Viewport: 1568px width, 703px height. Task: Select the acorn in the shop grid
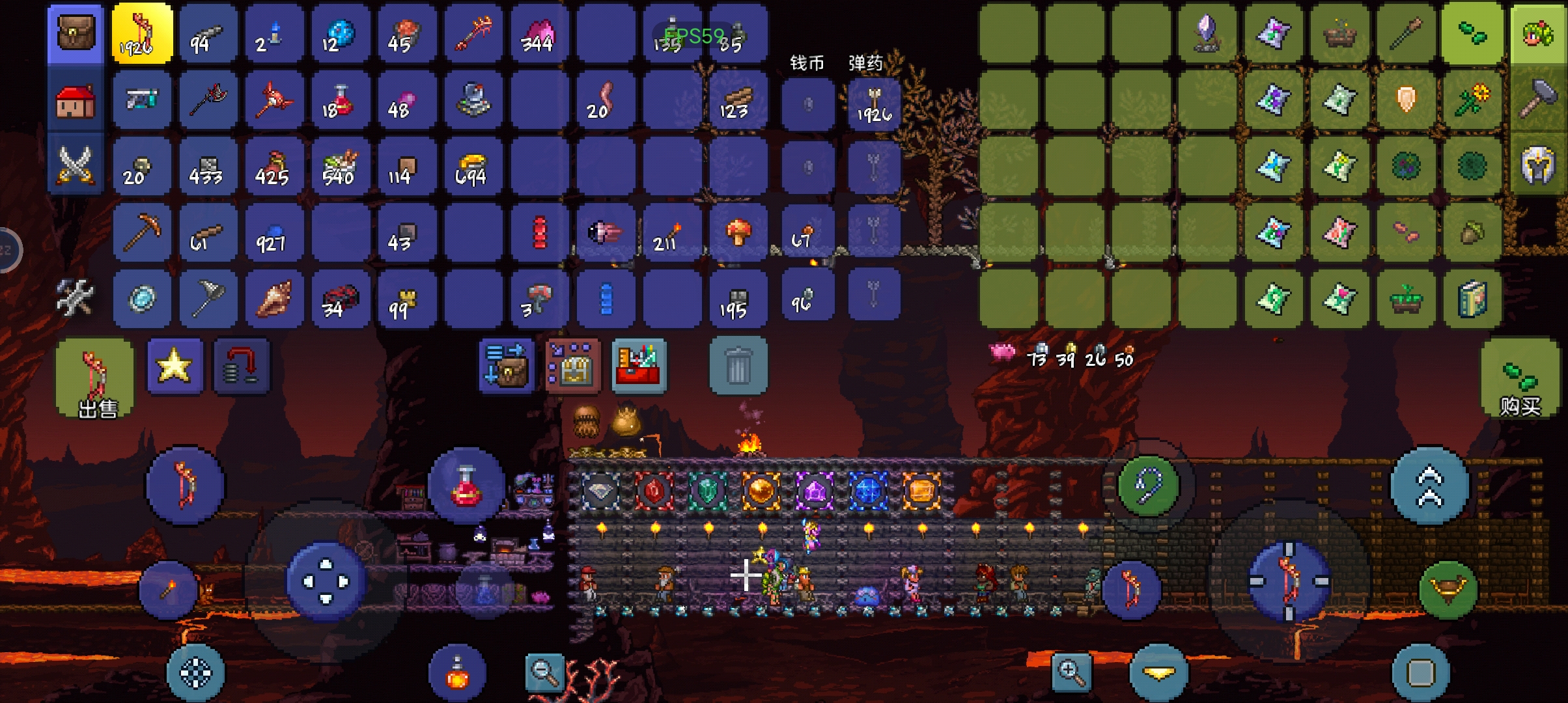click(x=1472, y=232)
